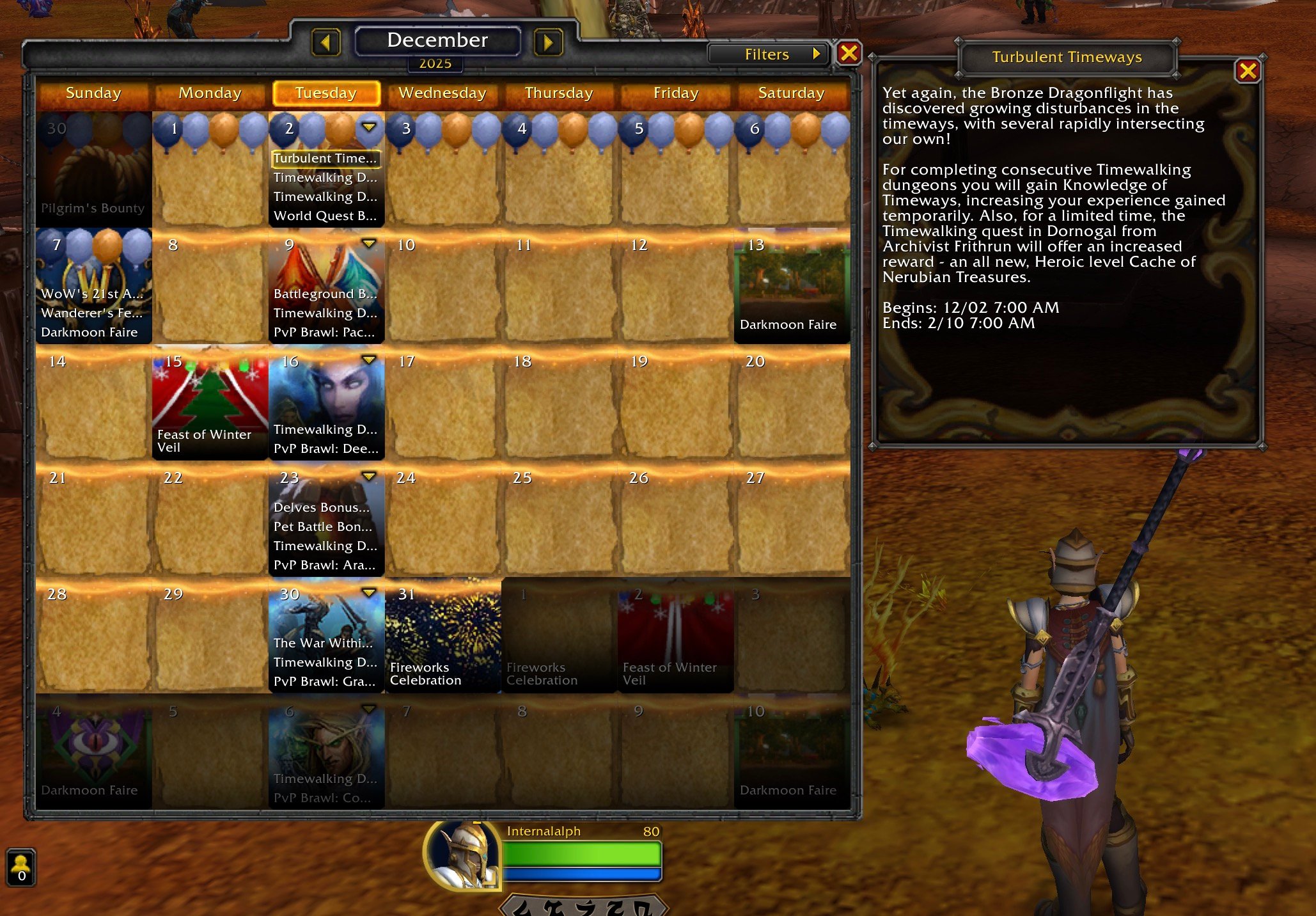View the Delves Bonus event on December 23
This screenshot has height=916, width=1316.
click(322, 508)
